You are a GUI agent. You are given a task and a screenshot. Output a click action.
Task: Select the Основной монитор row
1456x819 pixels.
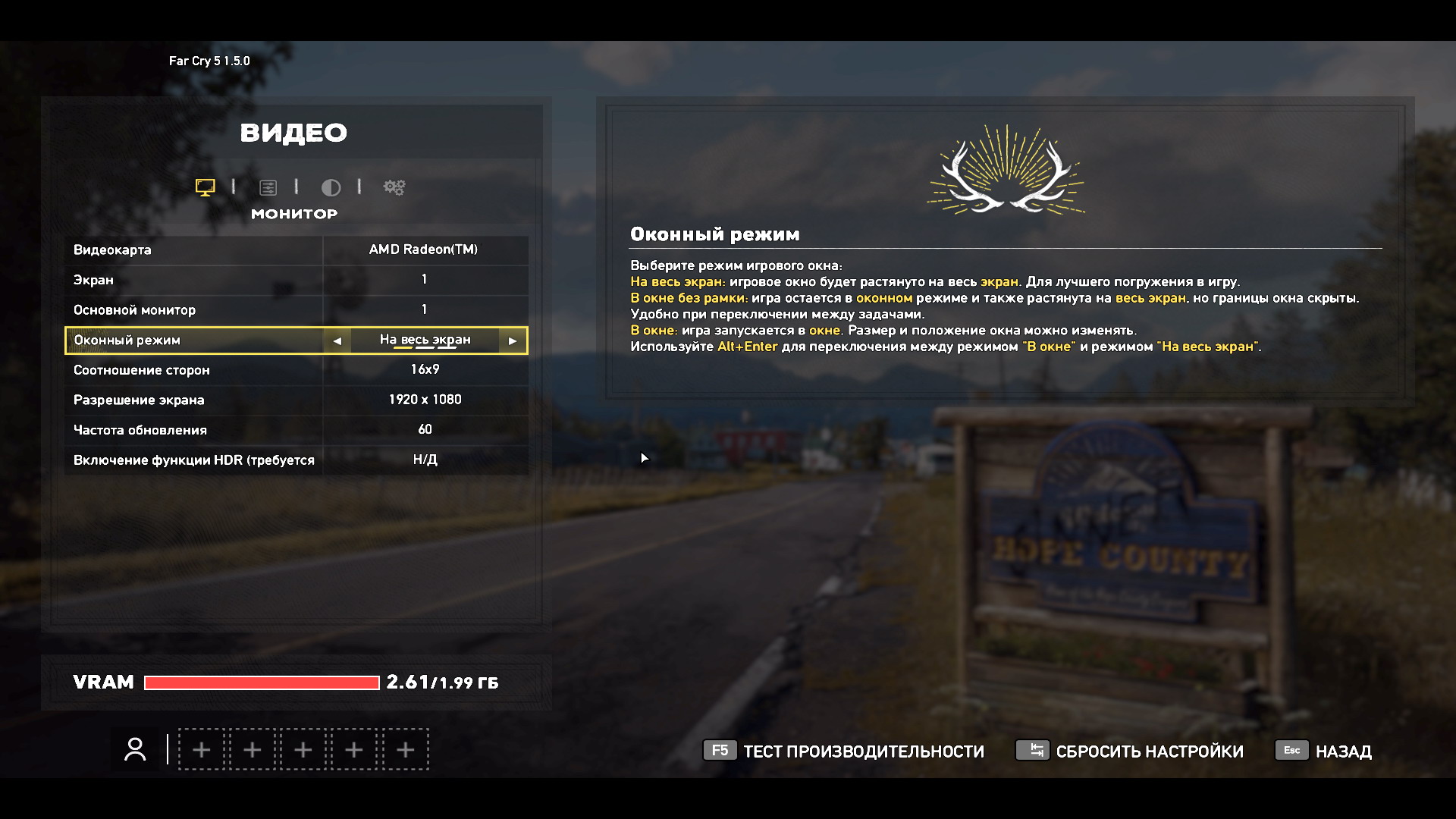tap(296, 309)
